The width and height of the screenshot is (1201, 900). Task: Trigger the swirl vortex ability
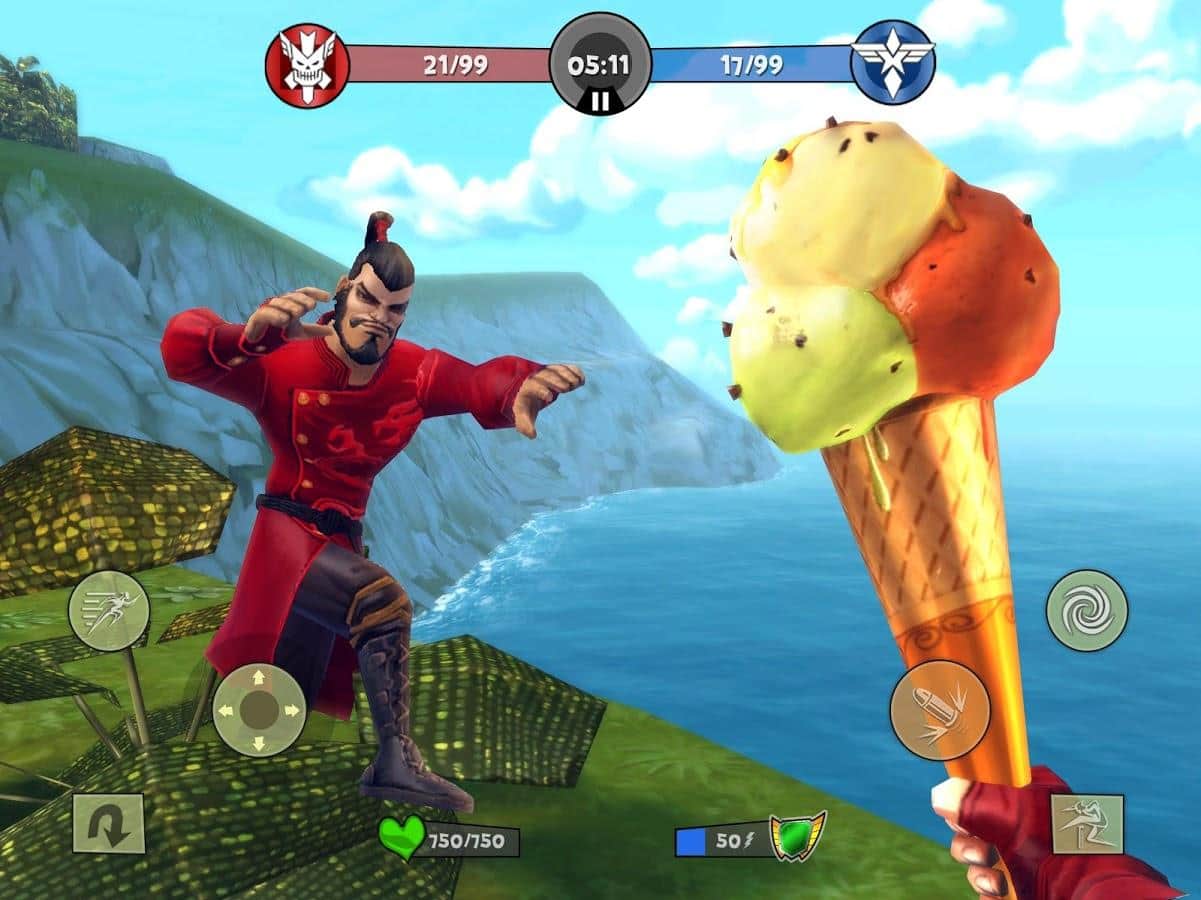click(1087, 610)
